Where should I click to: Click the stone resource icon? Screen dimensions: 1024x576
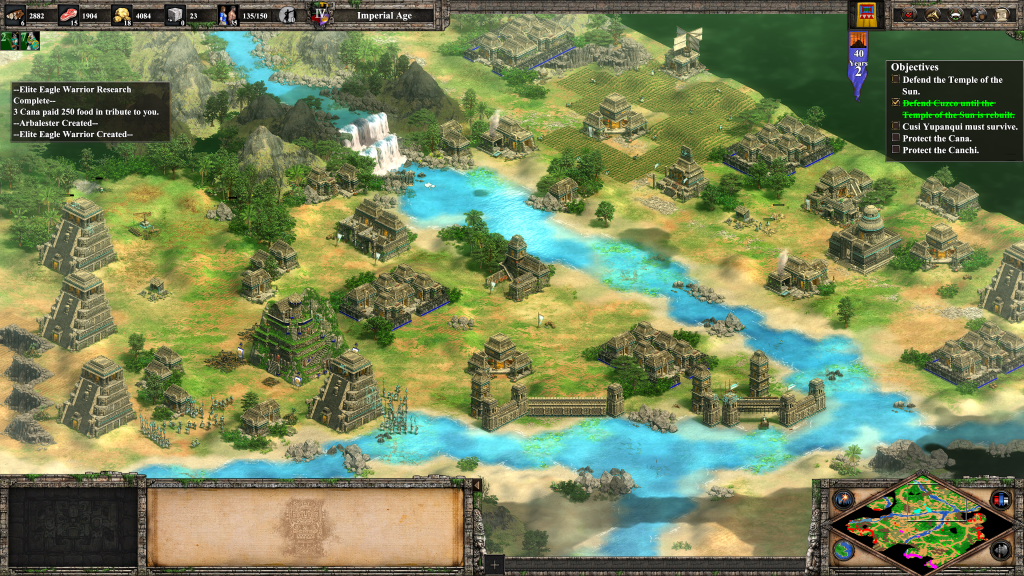coord(175,14)
